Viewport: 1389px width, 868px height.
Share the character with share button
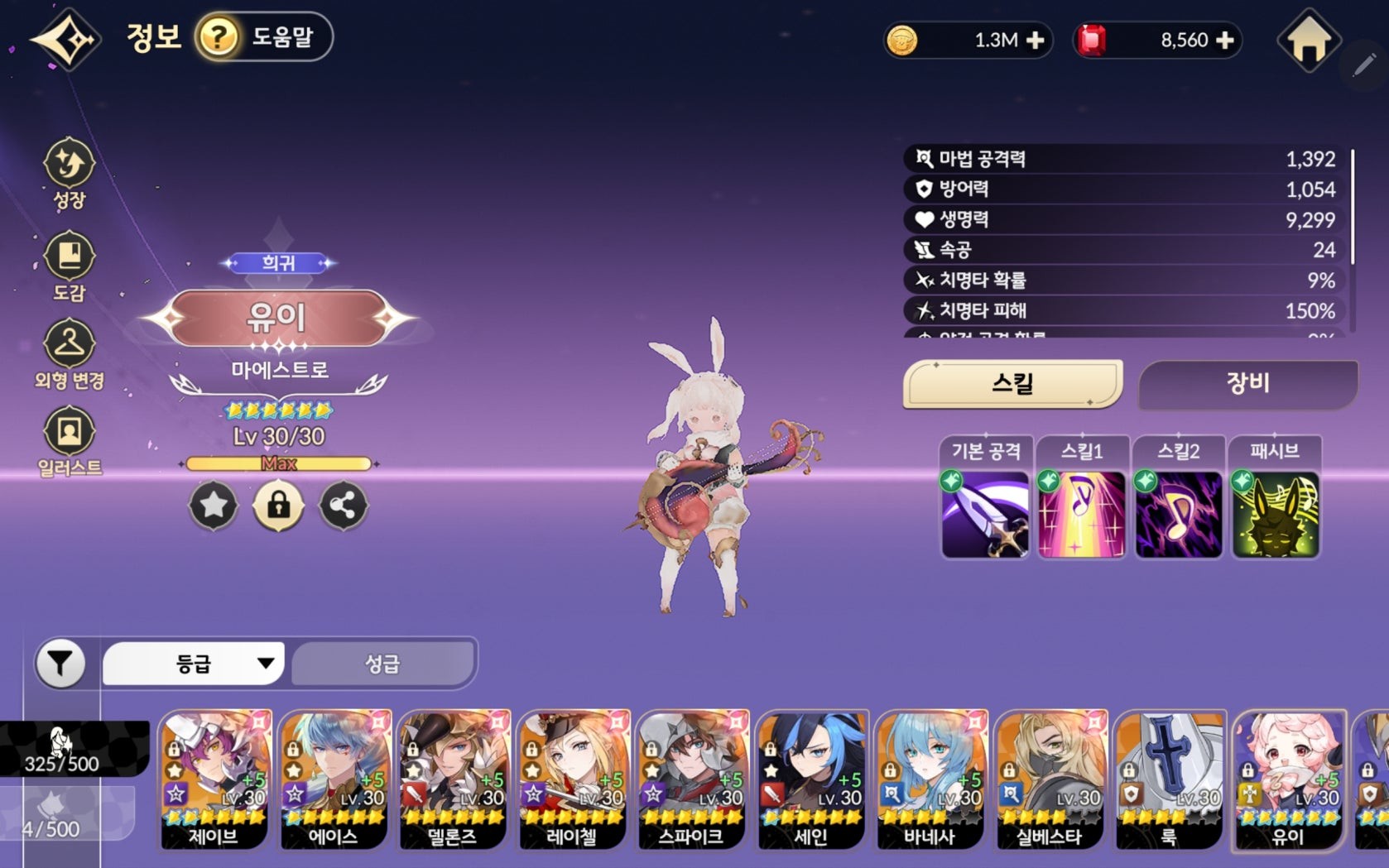click(344, 505)
